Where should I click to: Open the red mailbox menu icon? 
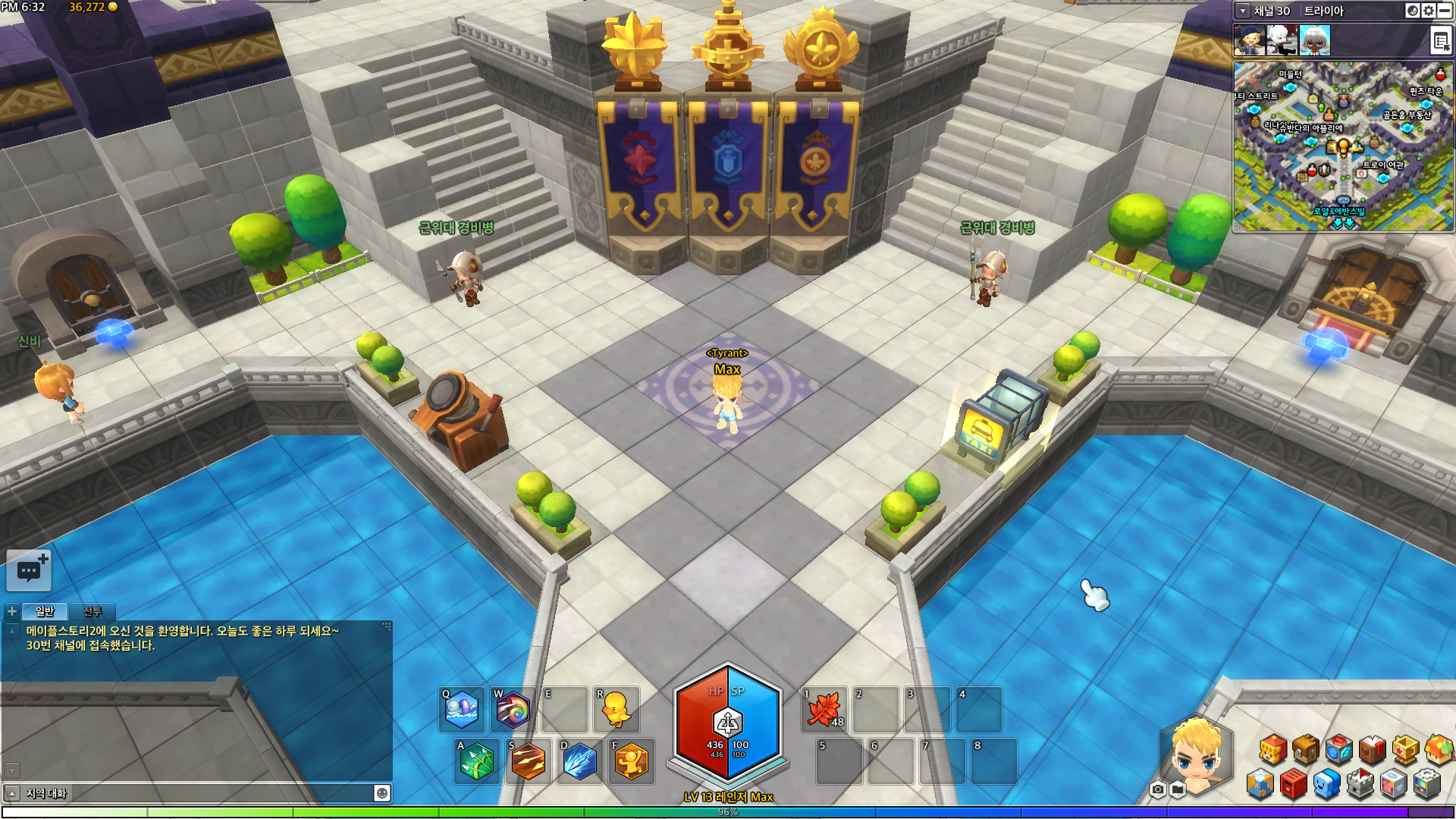pyautogui.click(x=1294, y=784)
